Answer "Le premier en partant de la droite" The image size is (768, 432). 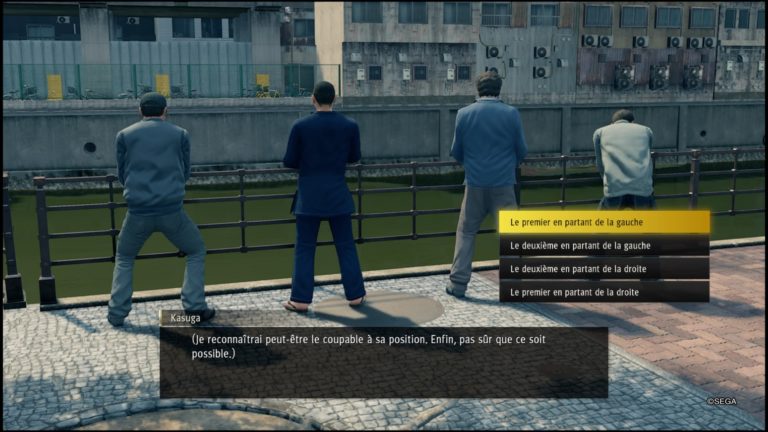604,292
